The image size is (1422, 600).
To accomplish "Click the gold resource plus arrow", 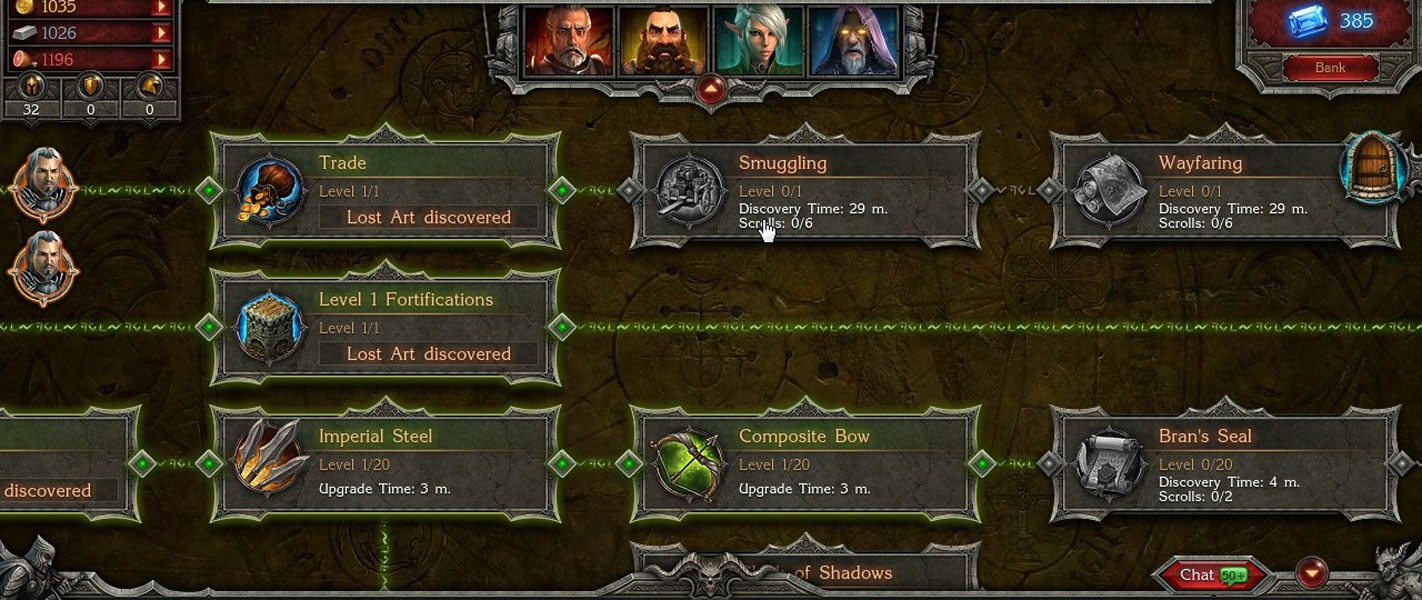I will pyautogui.click(x=160, y=8).
